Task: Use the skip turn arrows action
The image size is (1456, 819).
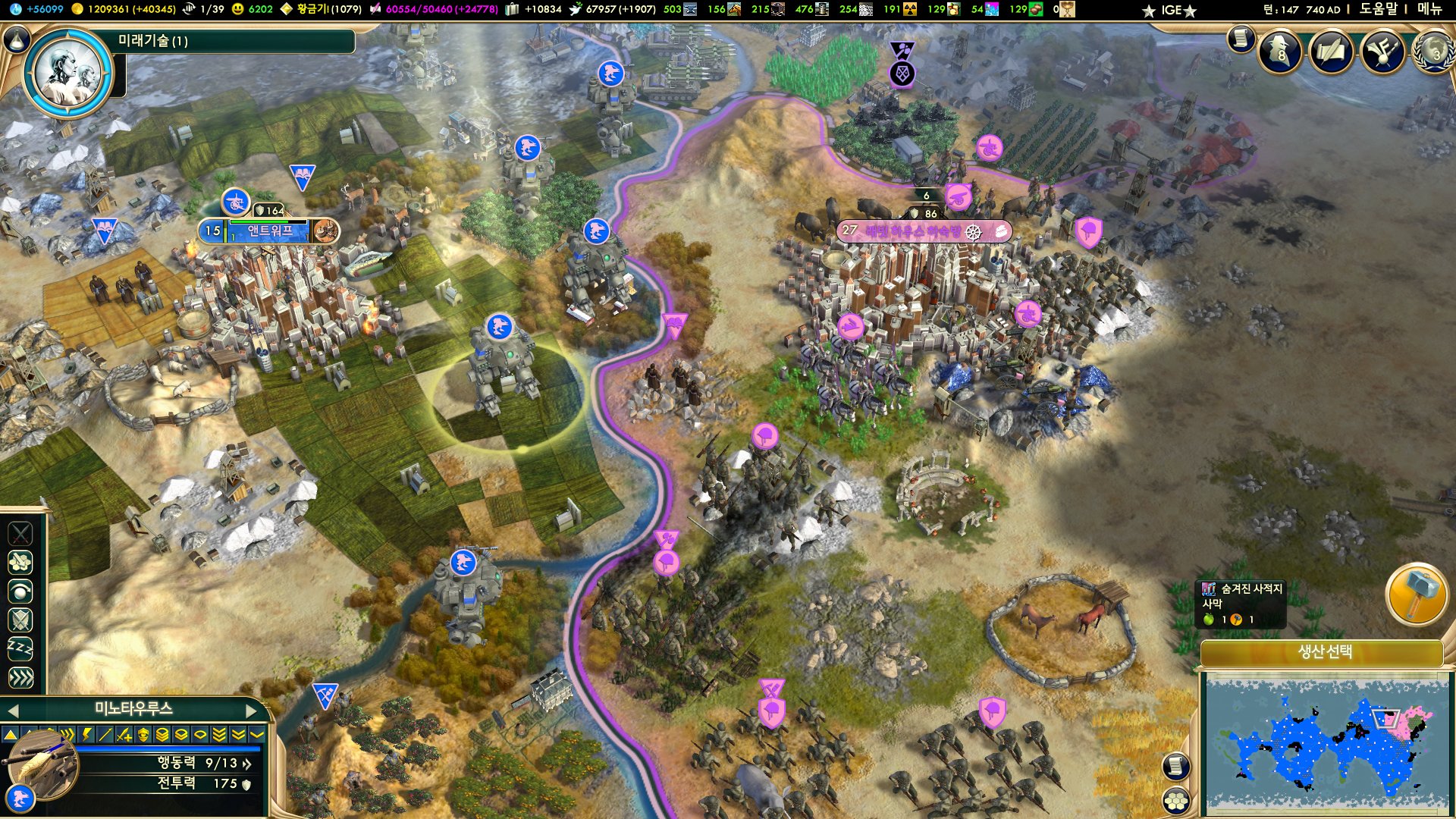Action: click(x=20, y=677)
